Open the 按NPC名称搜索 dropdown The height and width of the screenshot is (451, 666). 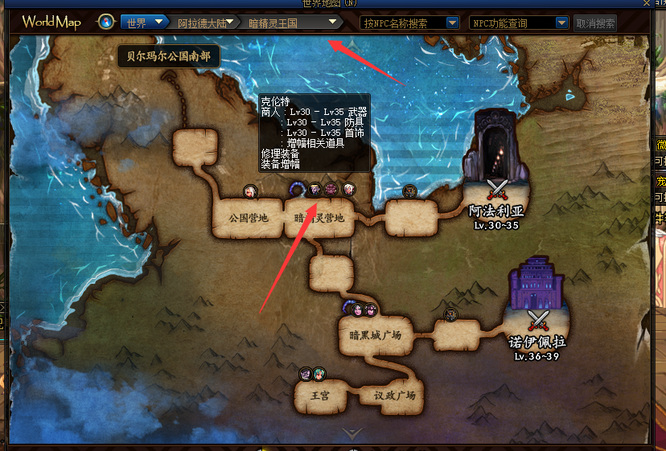(x=410, y=21)
